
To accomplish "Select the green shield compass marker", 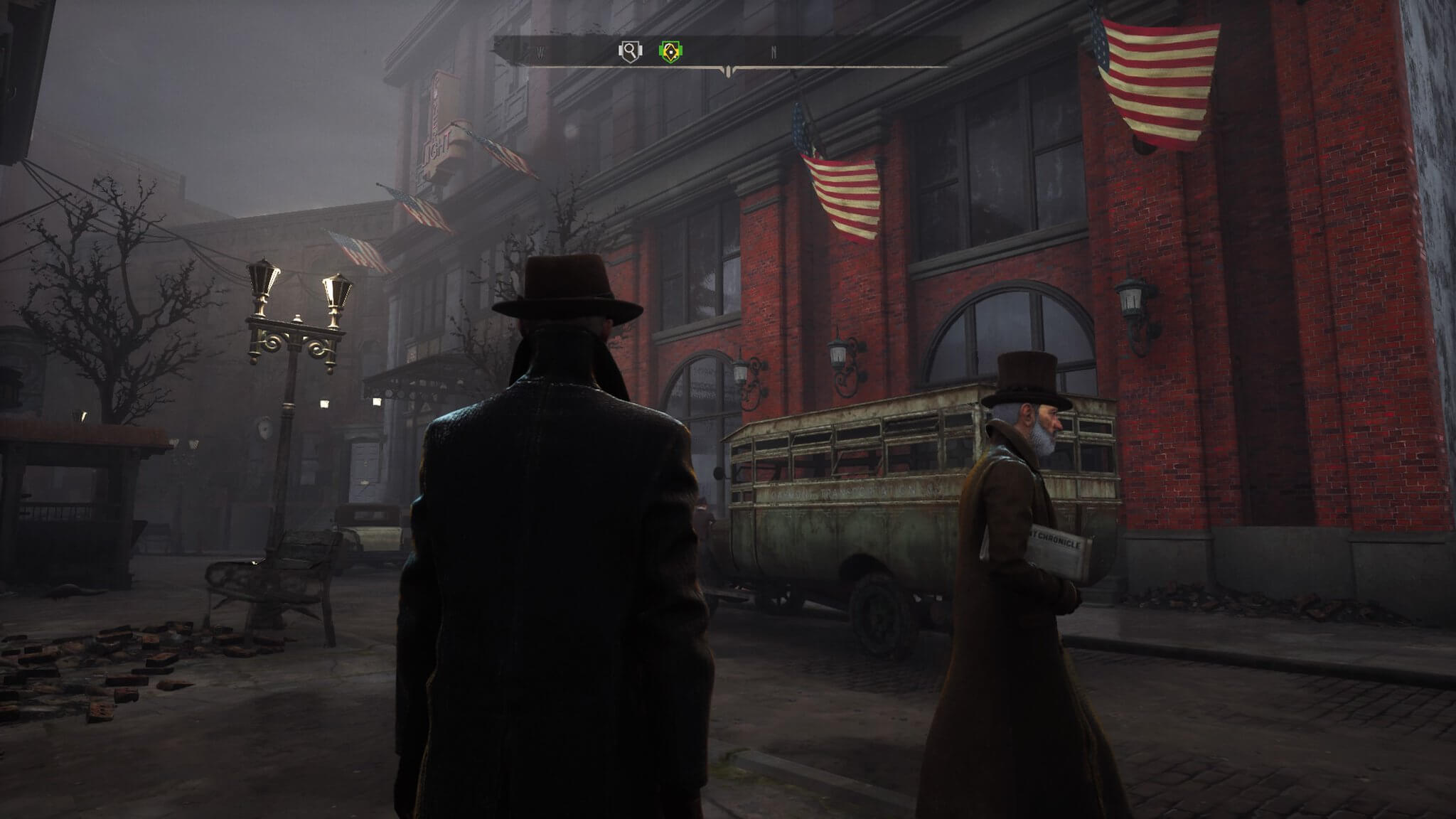I will 670,51.
